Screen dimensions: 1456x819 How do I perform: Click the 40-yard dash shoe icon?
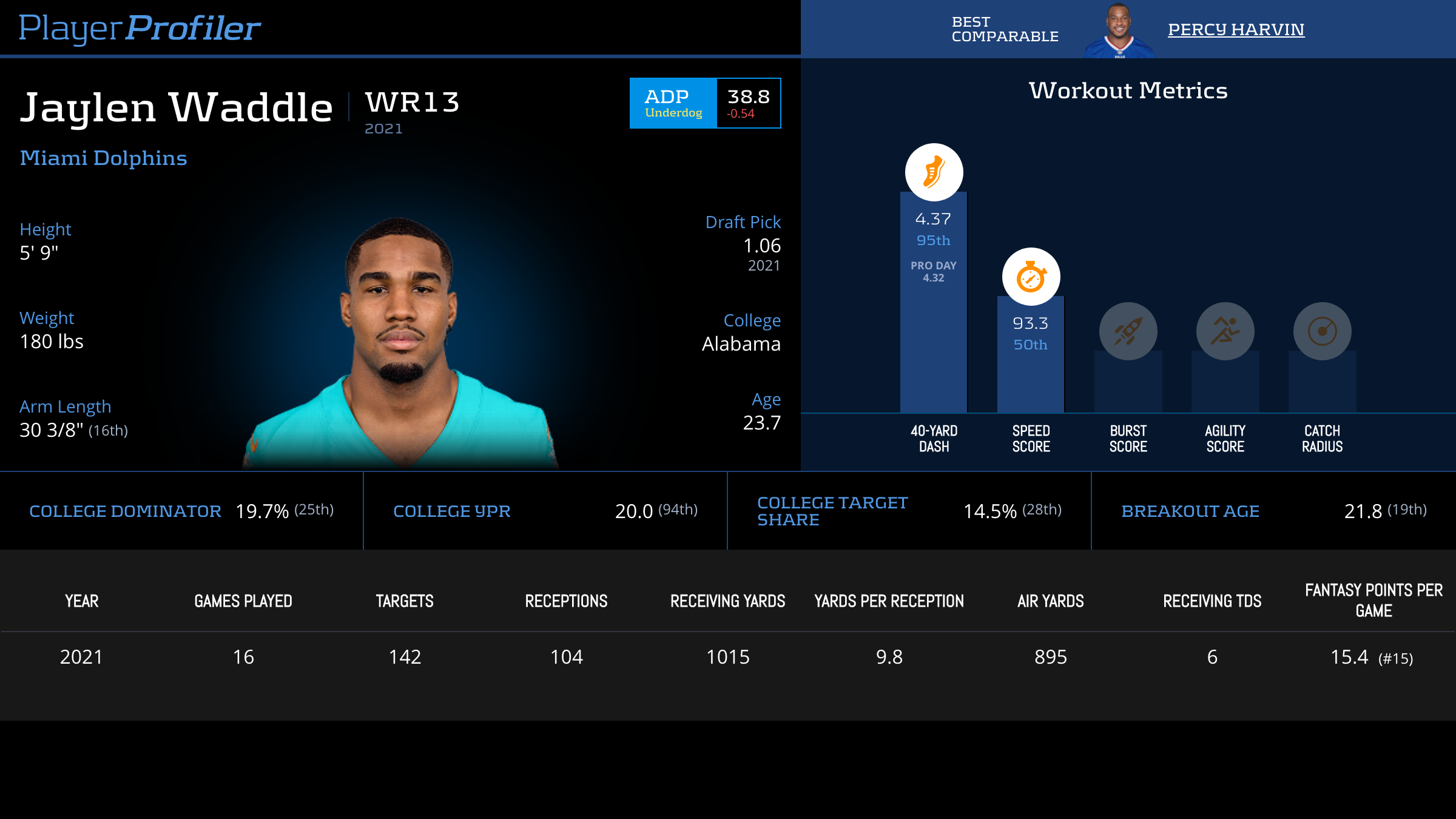(x=934, y=172)
